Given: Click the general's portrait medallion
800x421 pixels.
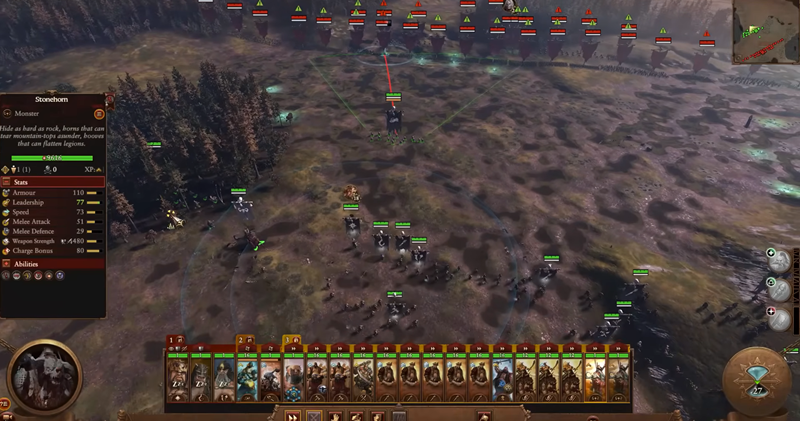Looking at the screenshot, I should (x=43, y=378).
